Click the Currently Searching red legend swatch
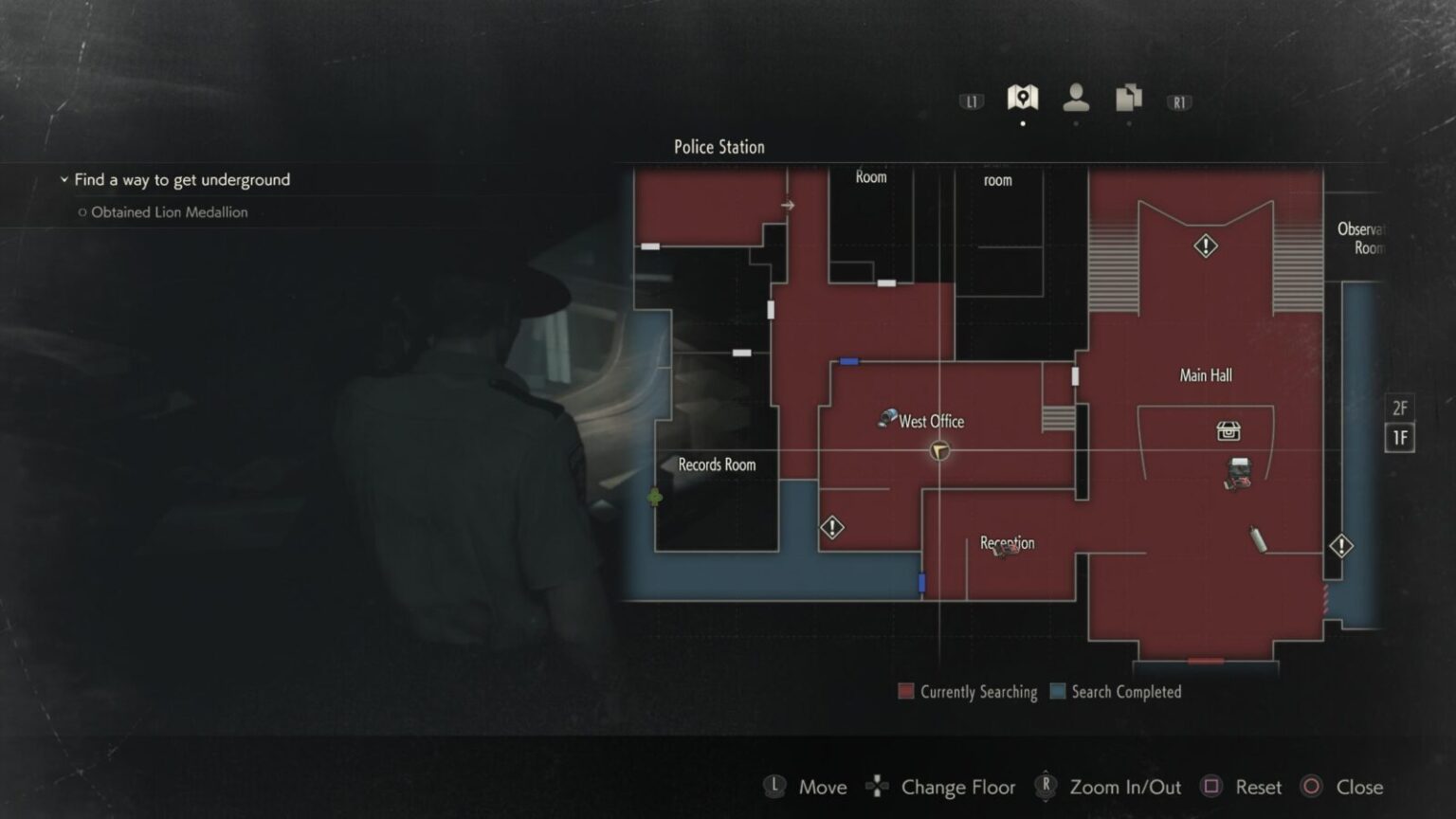The height and width of the screenshot is (819, 1456). 905,691
